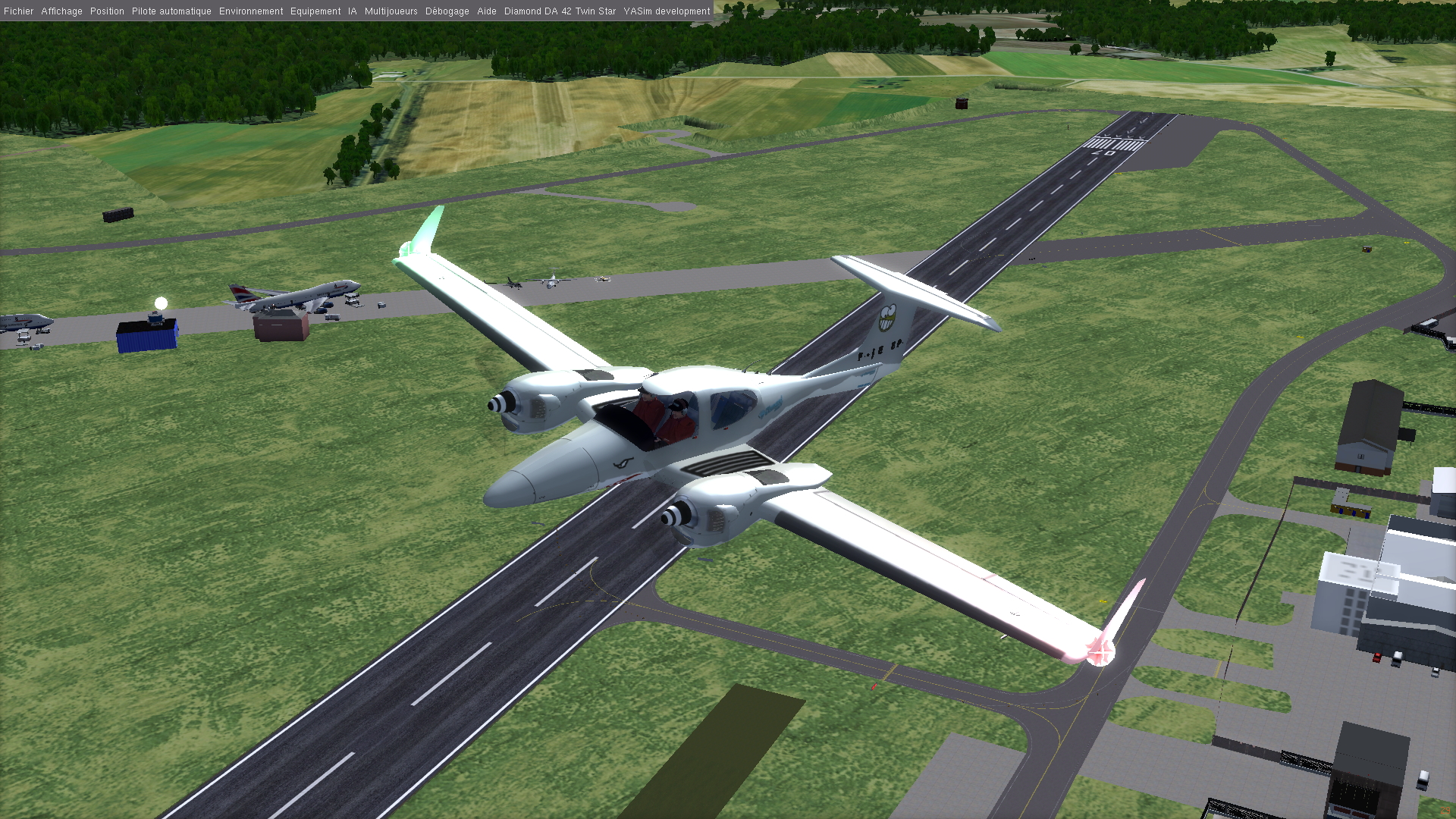Open the Fichier menu
The width and height of the screenshot is (1456, 819).
[19, 11]
